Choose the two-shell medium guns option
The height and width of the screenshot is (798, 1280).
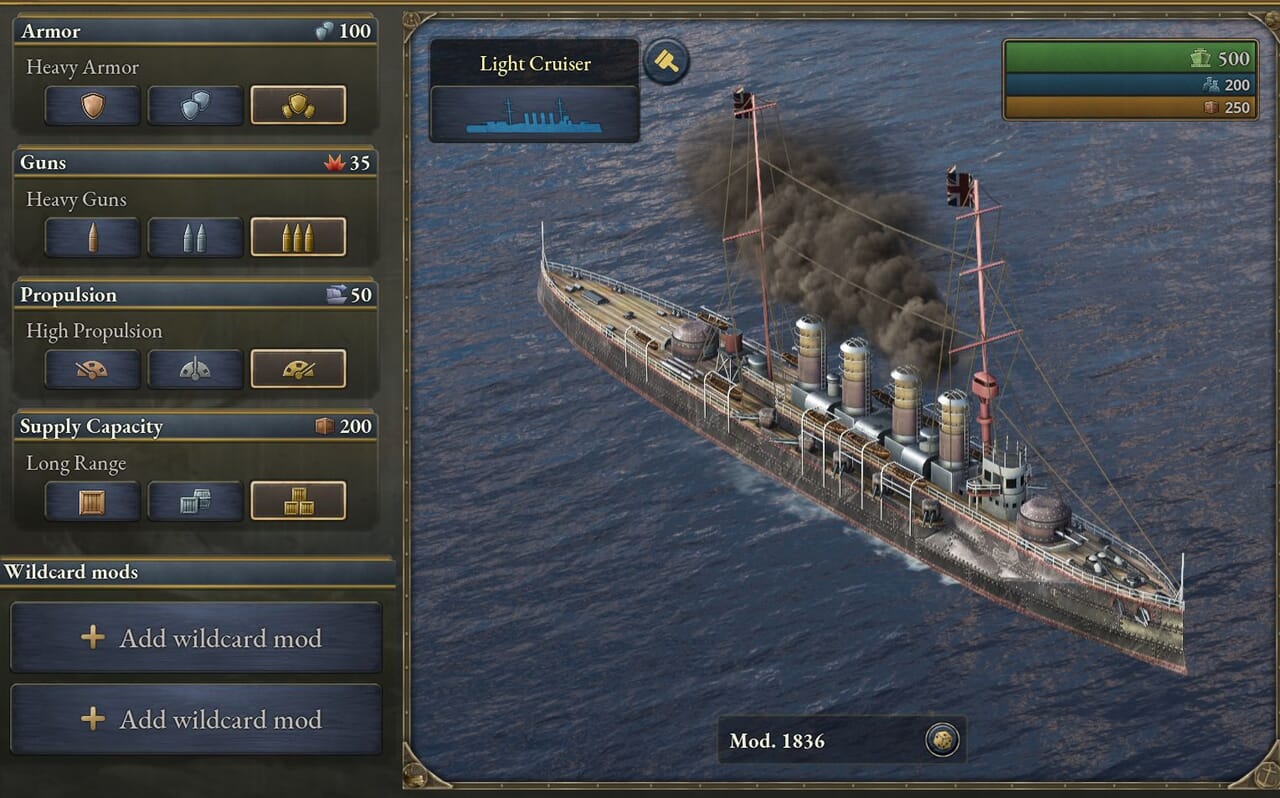point(195,237)
